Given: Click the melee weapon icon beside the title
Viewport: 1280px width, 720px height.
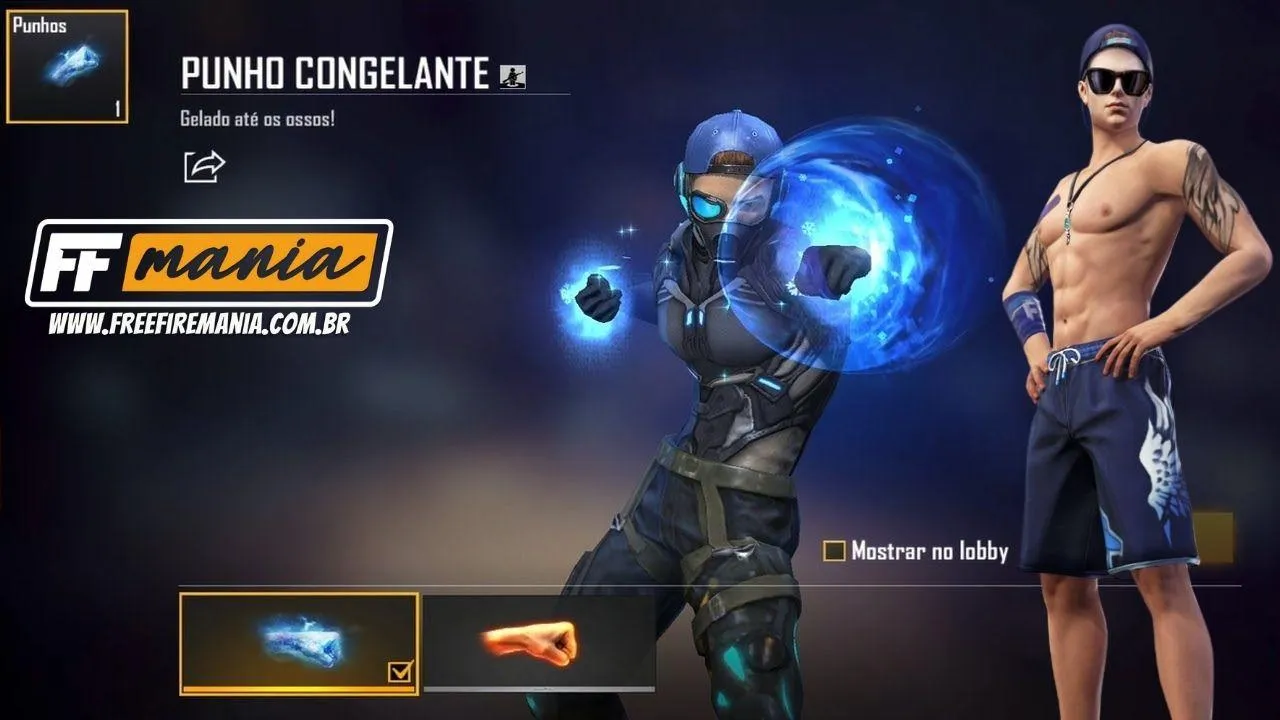Looking at the screenshot, I should click(x=513, y=72).
